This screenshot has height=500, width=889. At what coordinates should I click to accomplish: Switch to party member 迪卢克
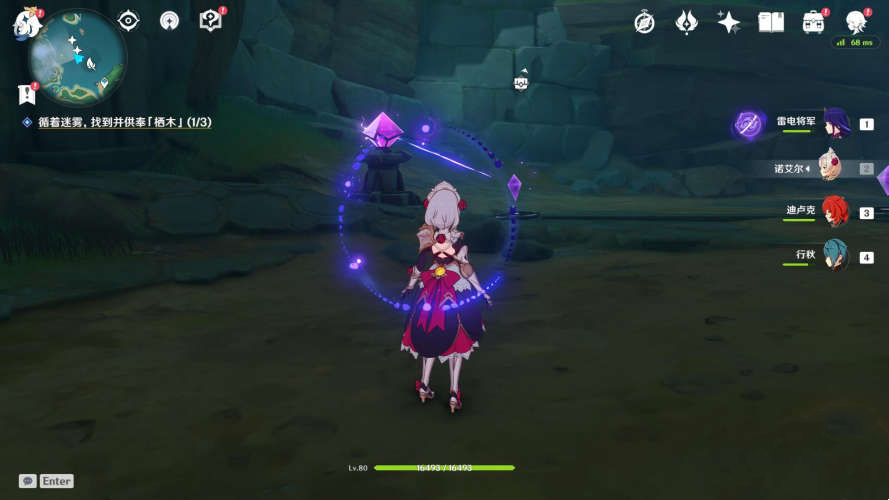pos(835,212)
